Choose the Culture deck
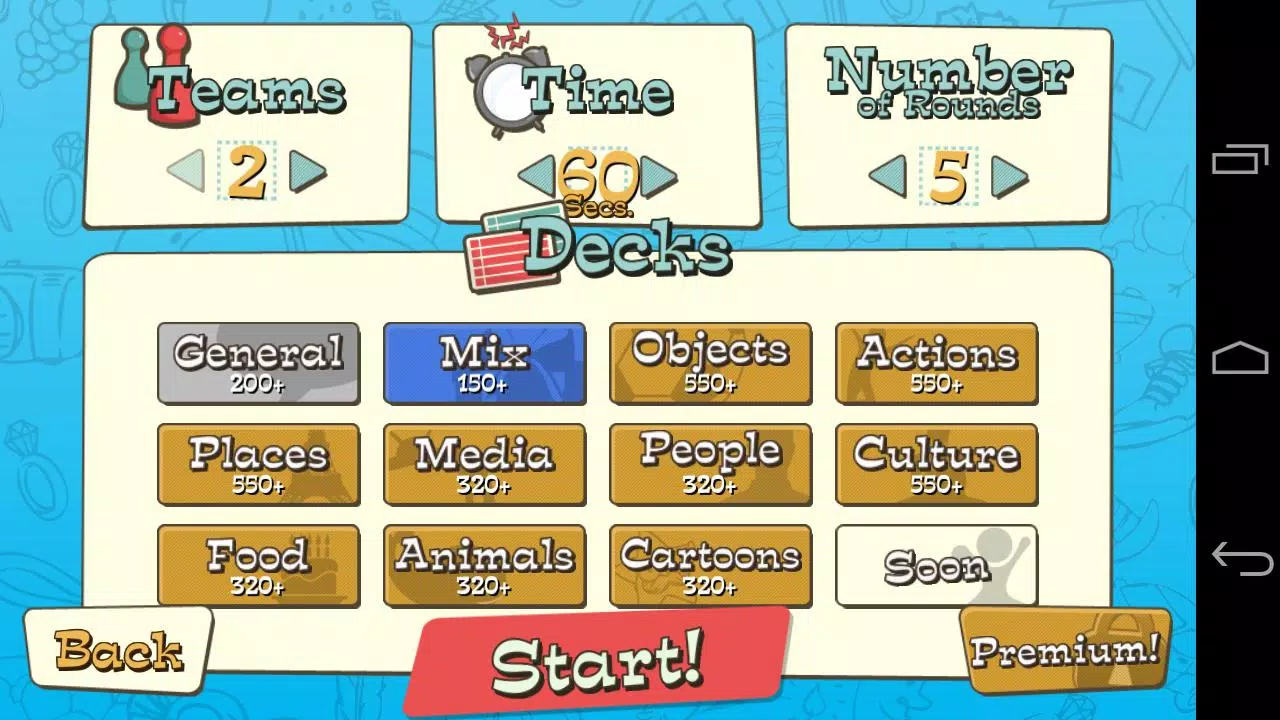The height and width of the screenshot is (720, 1280). click(x=936, y=464)
